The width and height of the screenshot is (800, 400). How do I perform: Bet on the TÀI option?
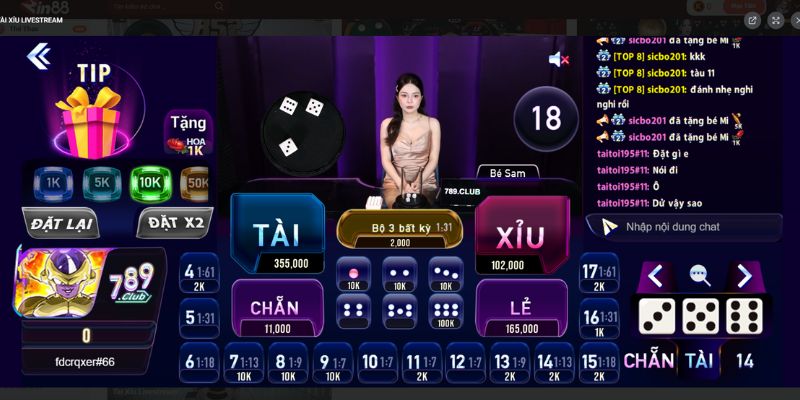point(277,234)
